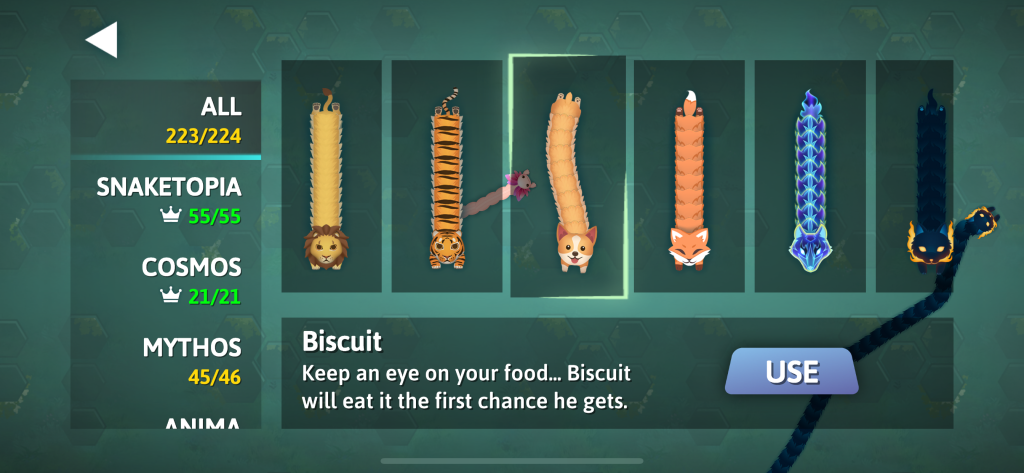Choose the lion snake skin
The width and height of the screenshot is (1024, 473).
tap(331, 176)
